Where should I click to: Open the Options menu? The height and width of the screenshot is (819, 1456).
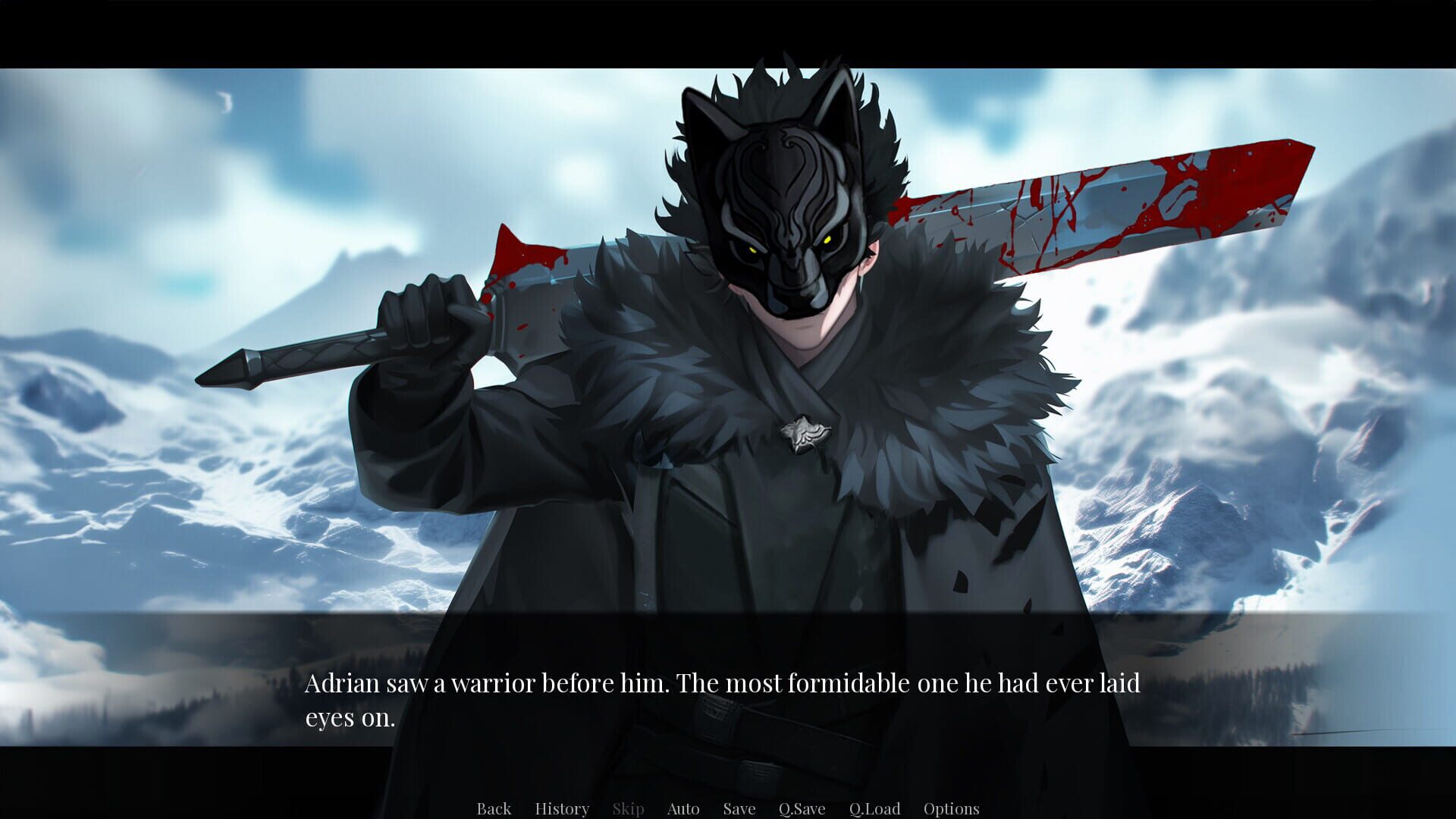(x=952, y=808)
